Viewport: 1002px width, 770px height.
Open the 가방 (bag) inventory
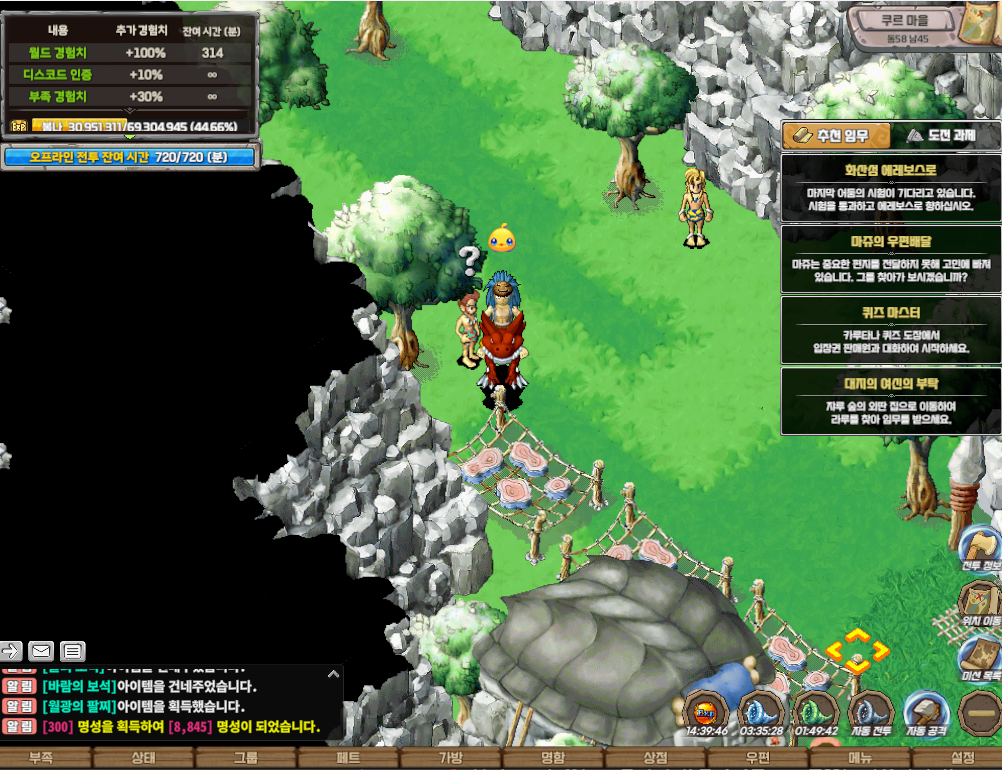(451, 758)
